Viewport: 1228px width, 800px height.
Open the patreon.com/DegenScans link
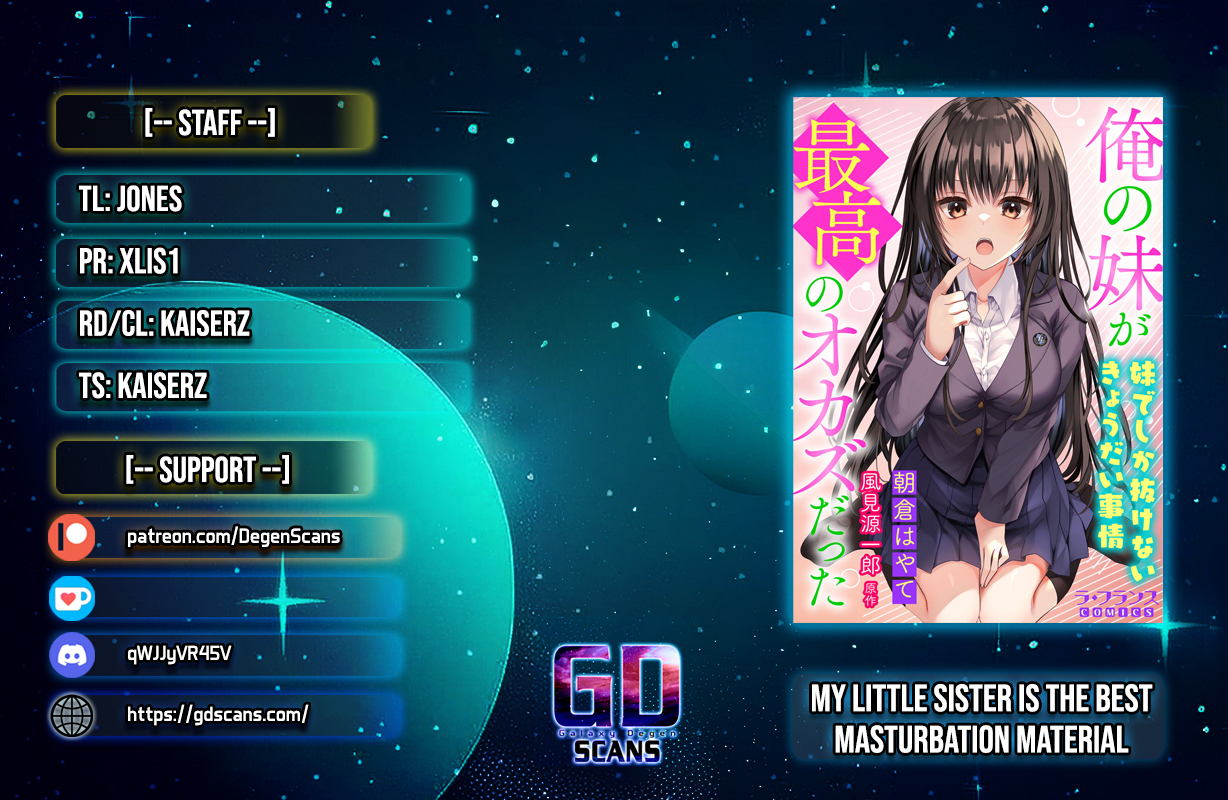click(234, 538)
